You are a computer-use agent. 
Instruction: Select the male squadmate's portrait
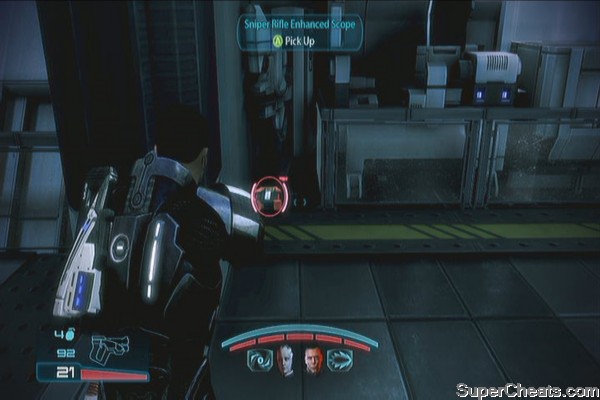pos(314,360)
